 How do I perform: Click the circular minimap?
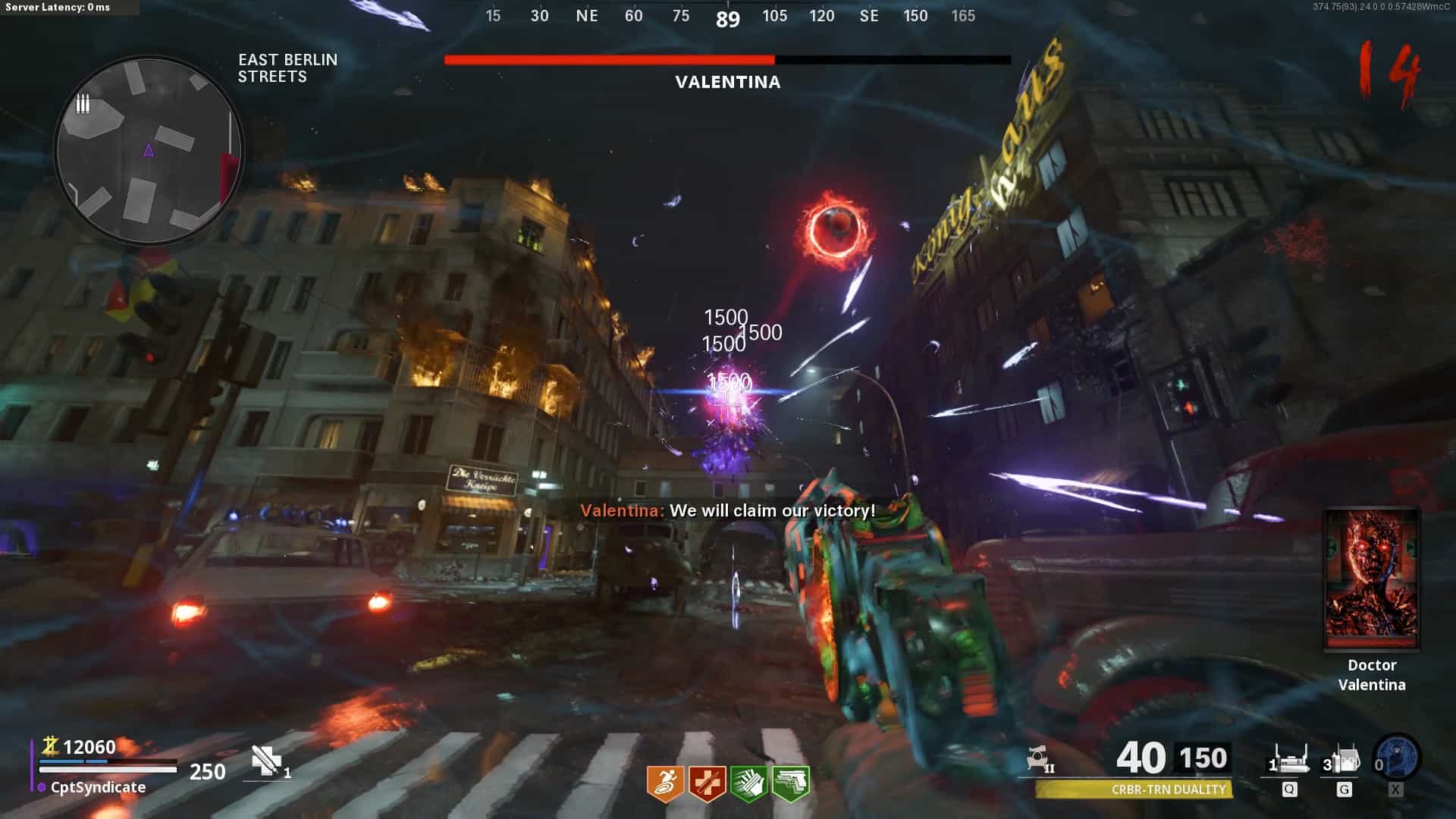tap(149, 152)
